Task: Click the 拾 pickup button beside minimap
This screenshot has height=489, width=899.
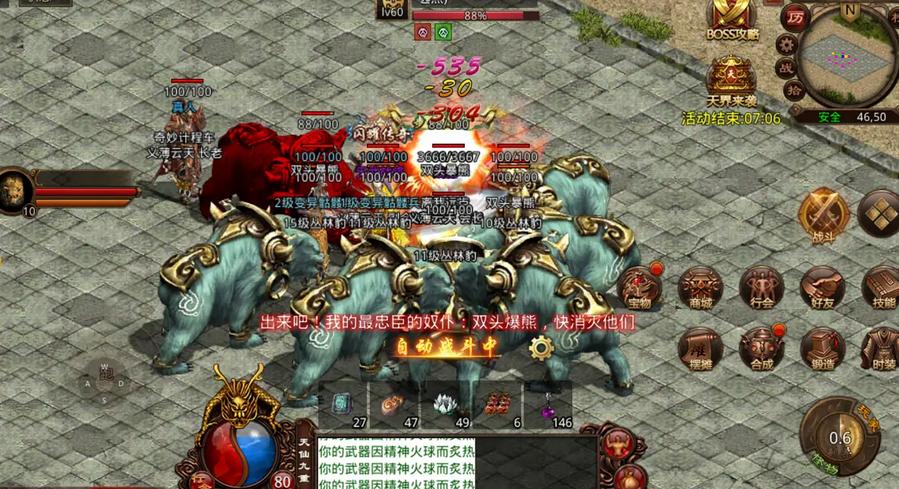Action: click(793, 91)
